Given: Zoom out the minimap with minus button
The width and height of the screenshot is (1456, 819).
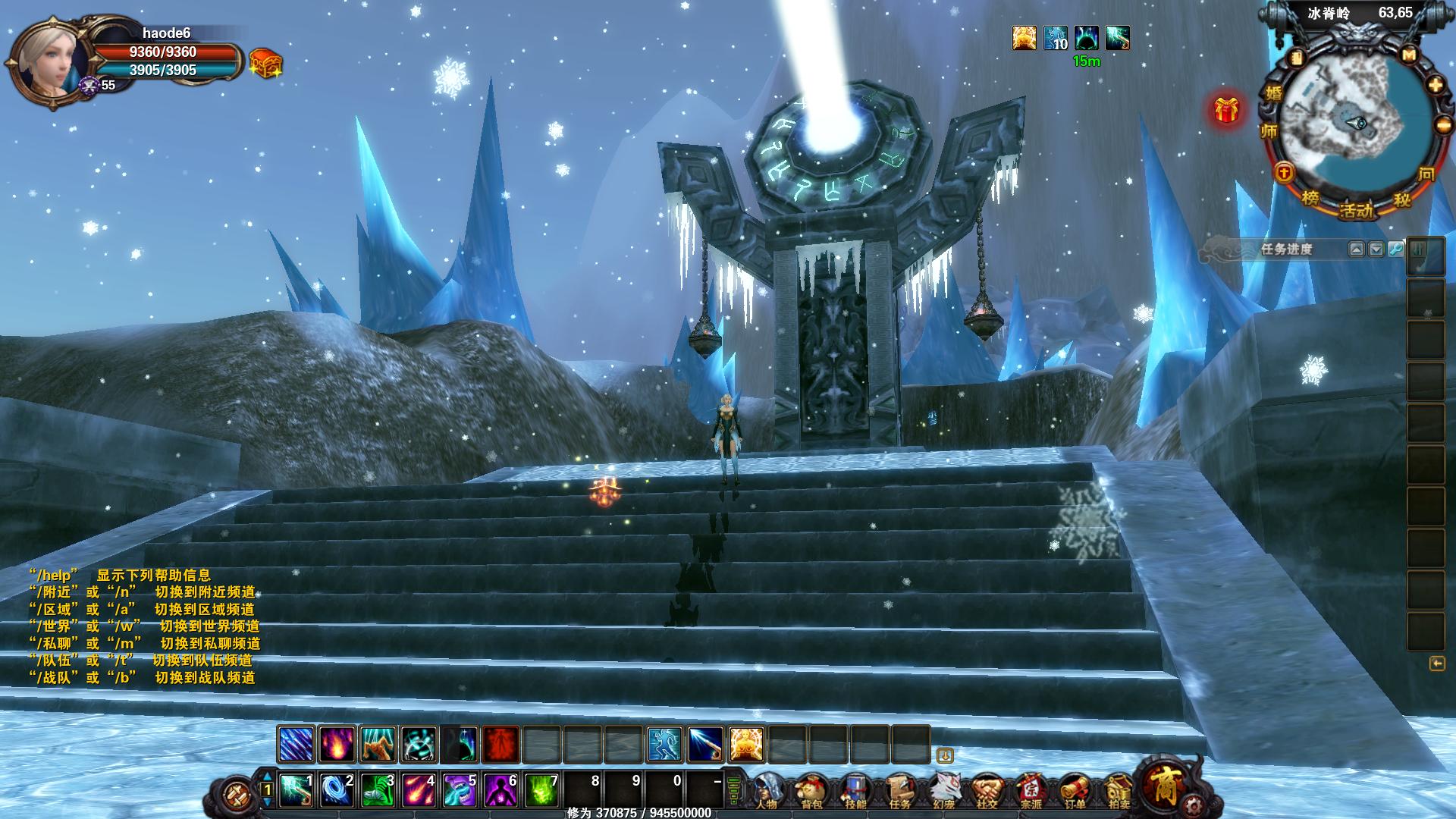Looking at the screenshot, I should pyautogui.click(x=1442, y=125).
